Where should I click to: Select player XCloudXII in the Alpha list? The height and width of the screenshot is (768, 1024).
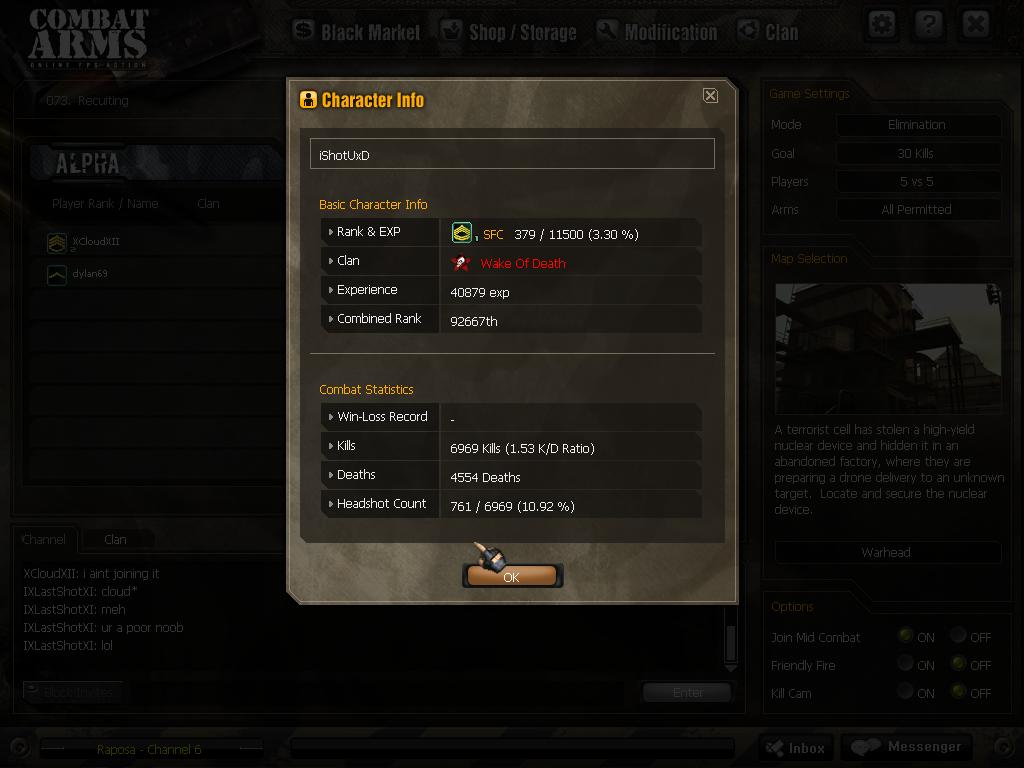pyautogui.click(x=95, y=242)
